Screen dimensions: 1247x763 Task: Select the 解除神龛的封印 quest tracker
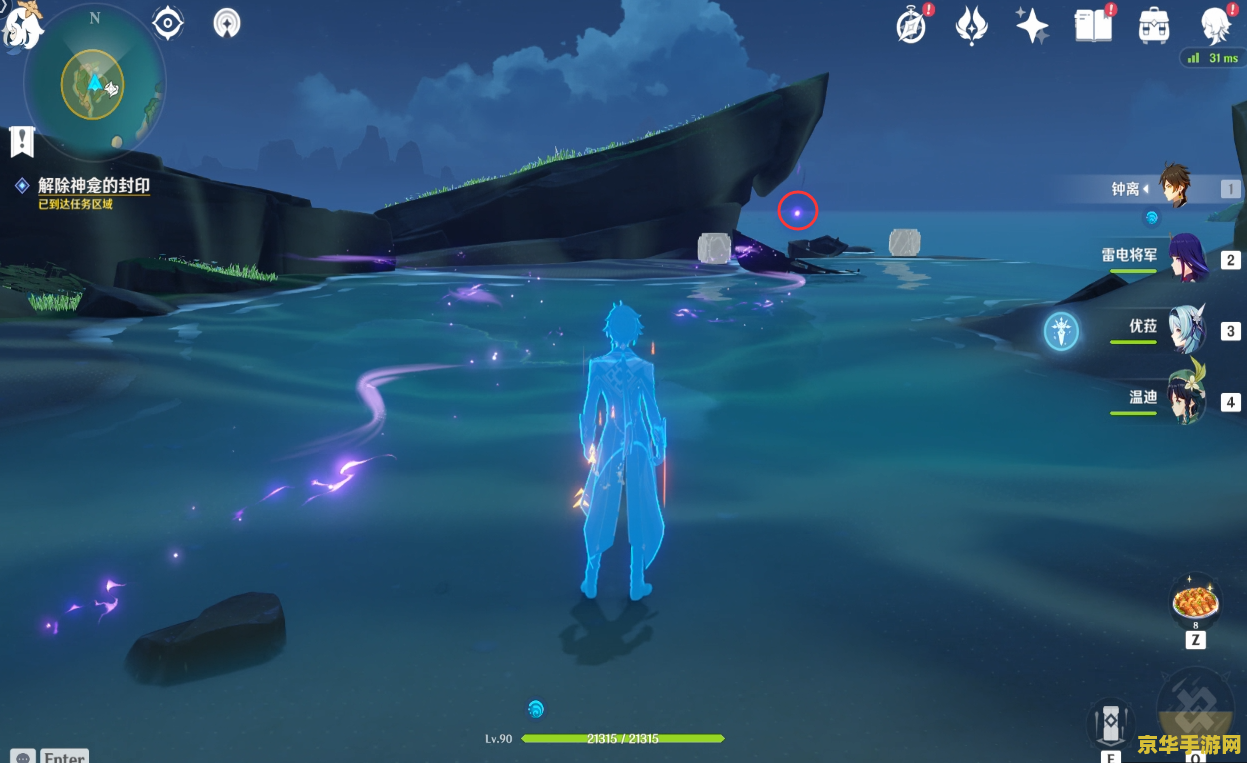click(x=93, y=186)
